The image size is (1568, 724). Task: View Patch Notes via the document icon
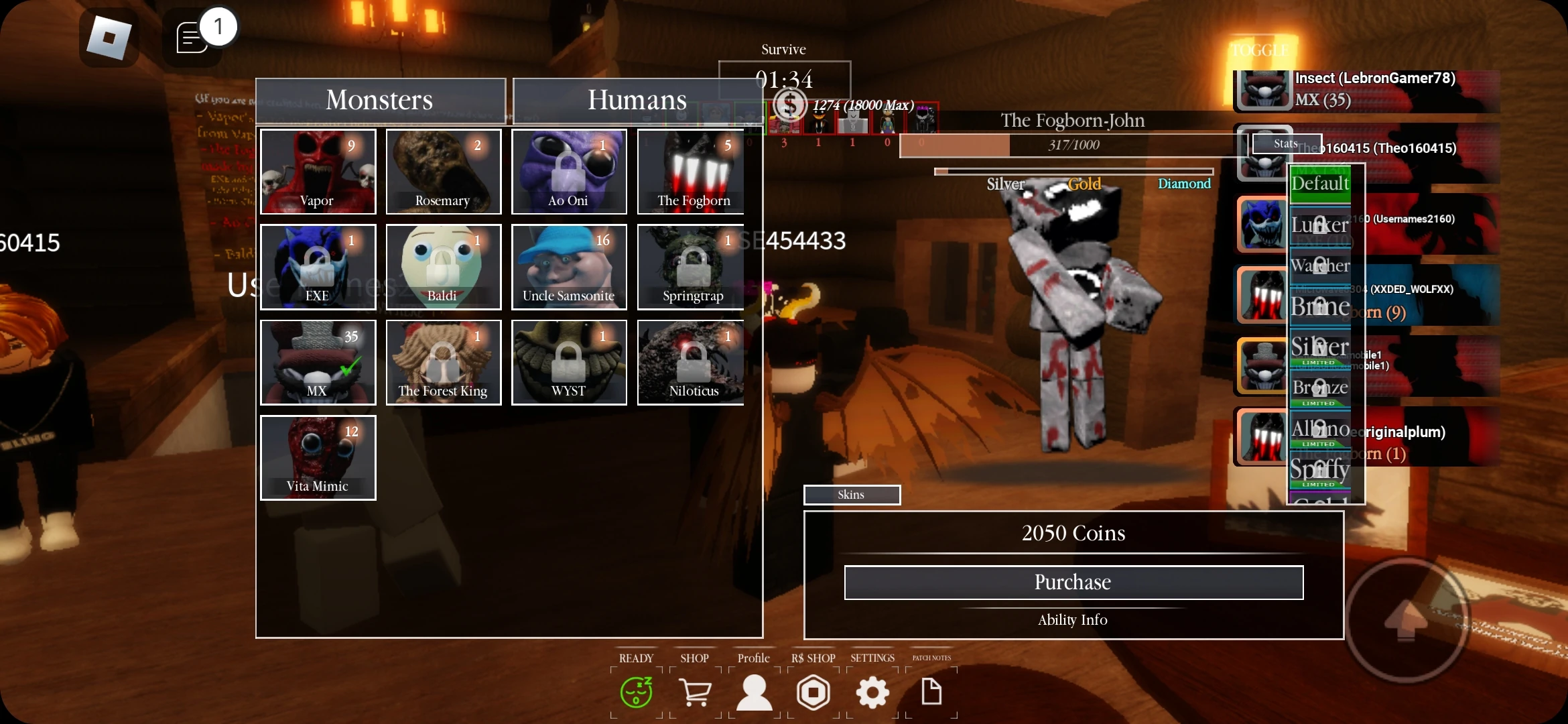931,692
